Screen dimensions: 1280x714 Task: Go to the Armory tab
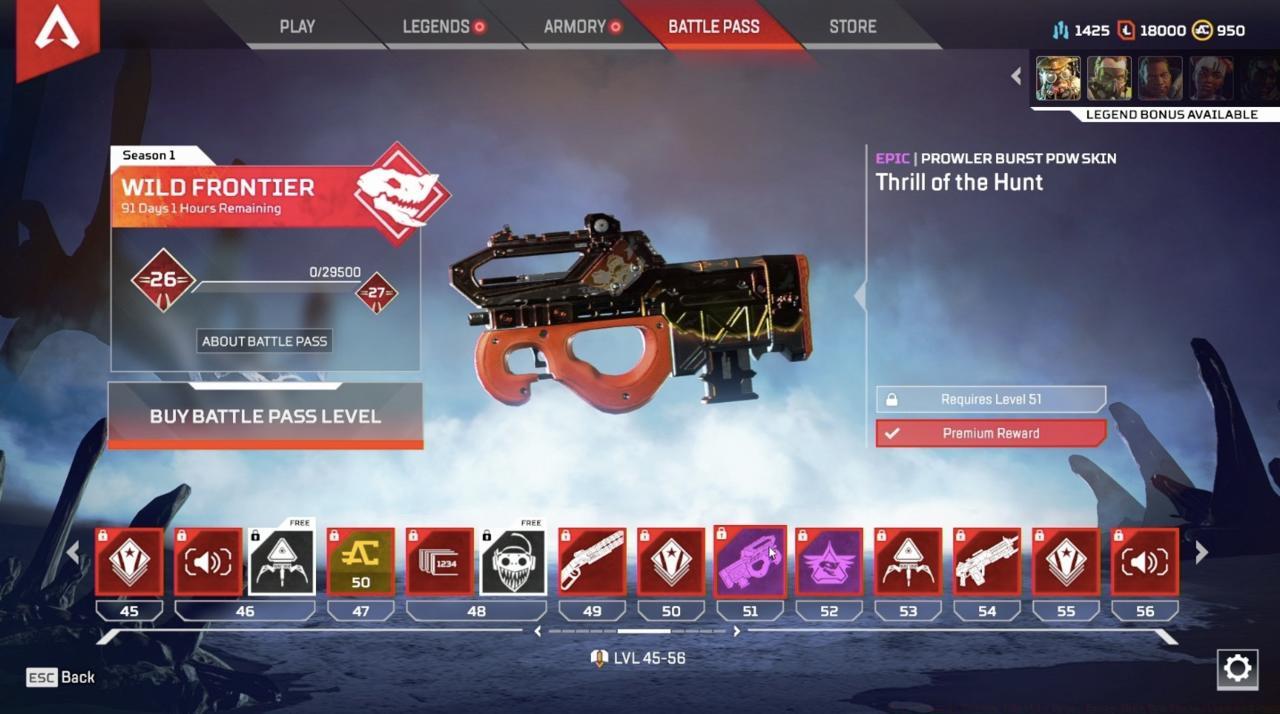click(576, 27)
